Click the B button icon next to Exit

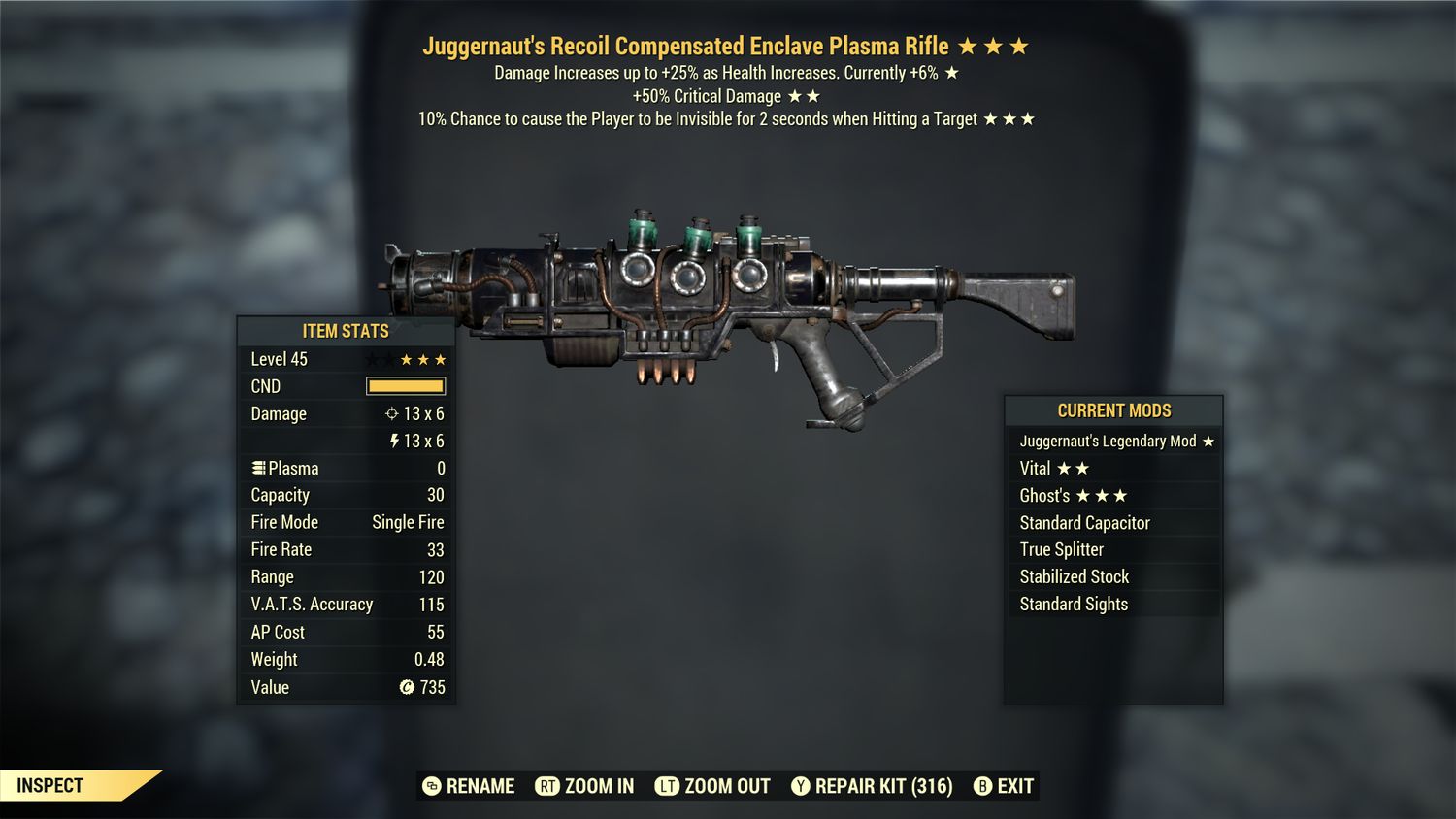point(982,786)
